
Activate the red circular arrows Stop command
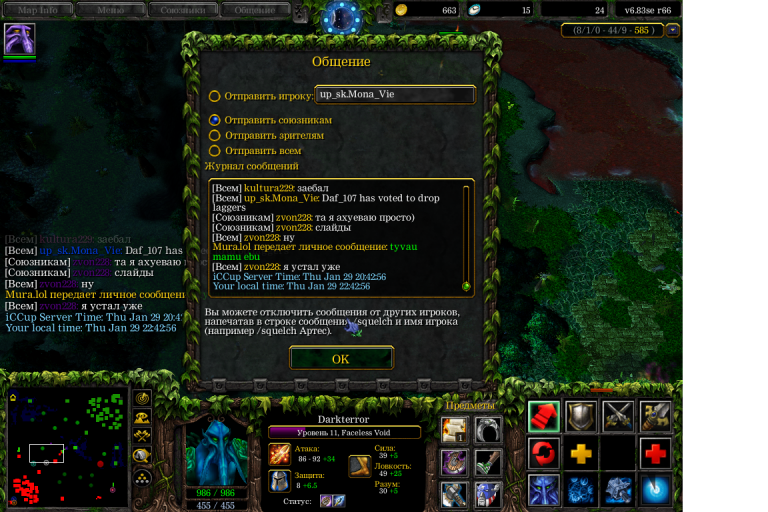[544, 454]
